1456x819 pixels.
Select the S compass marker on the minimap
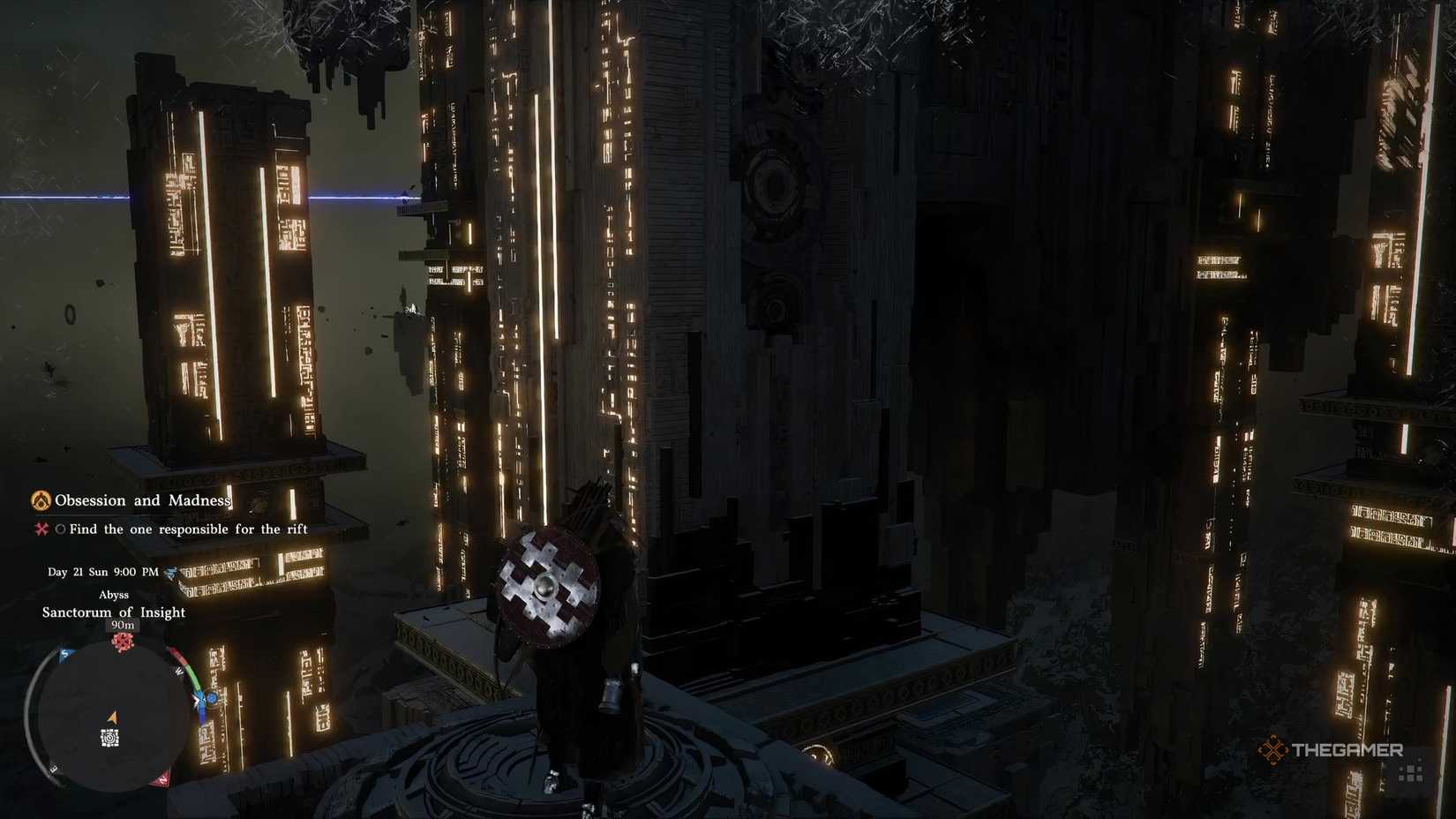point(64,654)
